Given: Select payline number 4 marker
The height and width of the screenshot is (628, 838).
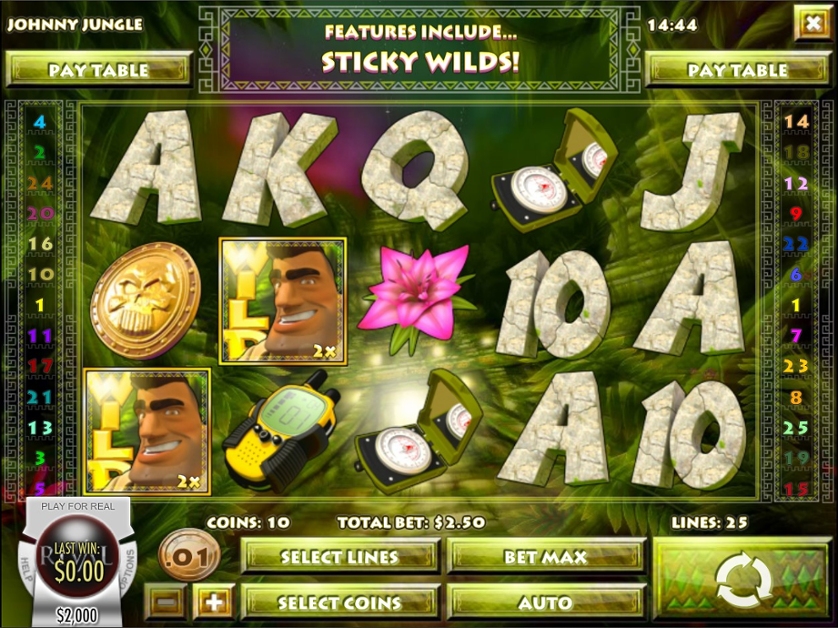Looking at the screenshot, I should tap(41, 121).
